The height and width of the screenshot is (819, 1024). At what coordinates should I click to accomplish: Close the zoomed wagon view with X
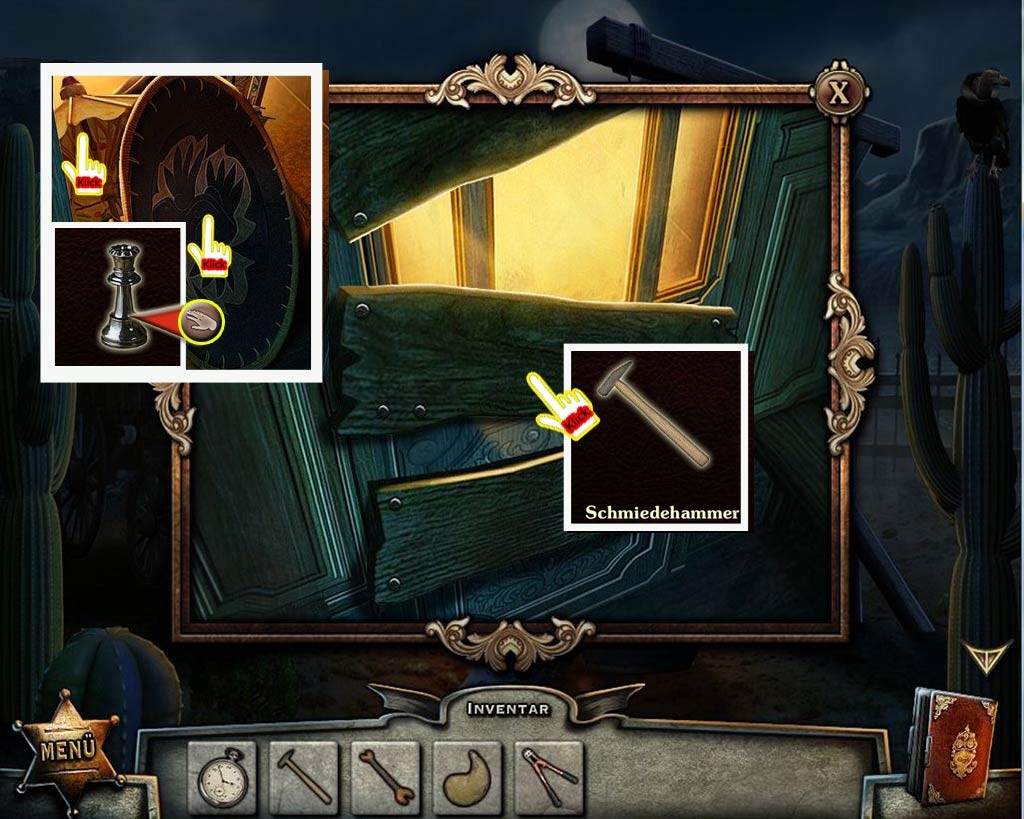(x=838, y=94)
